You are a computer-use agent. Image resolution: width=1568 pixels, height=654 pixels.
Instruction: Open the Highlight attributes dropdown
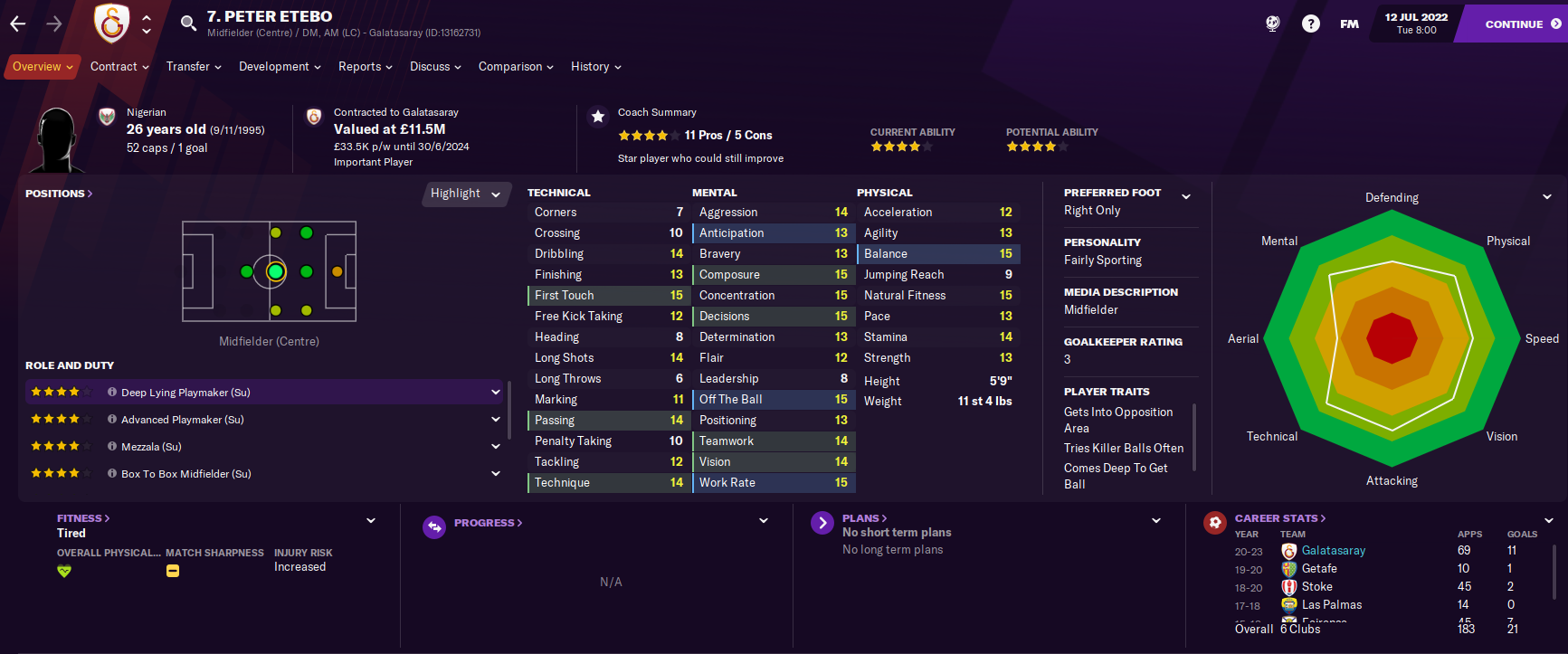465,194
